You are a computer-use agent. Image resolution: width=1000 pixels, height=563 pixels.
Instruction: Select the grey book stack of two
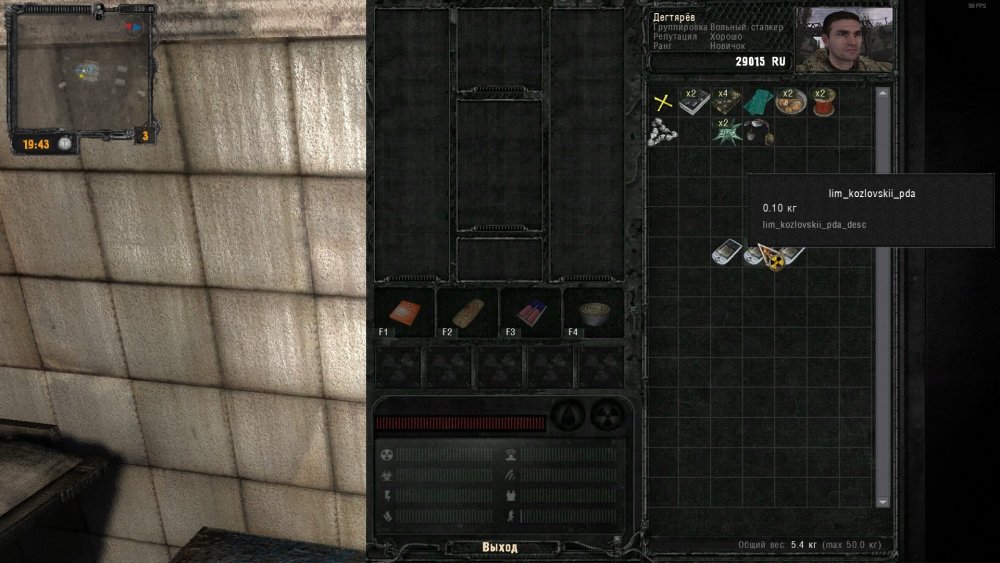coord(693,101)
